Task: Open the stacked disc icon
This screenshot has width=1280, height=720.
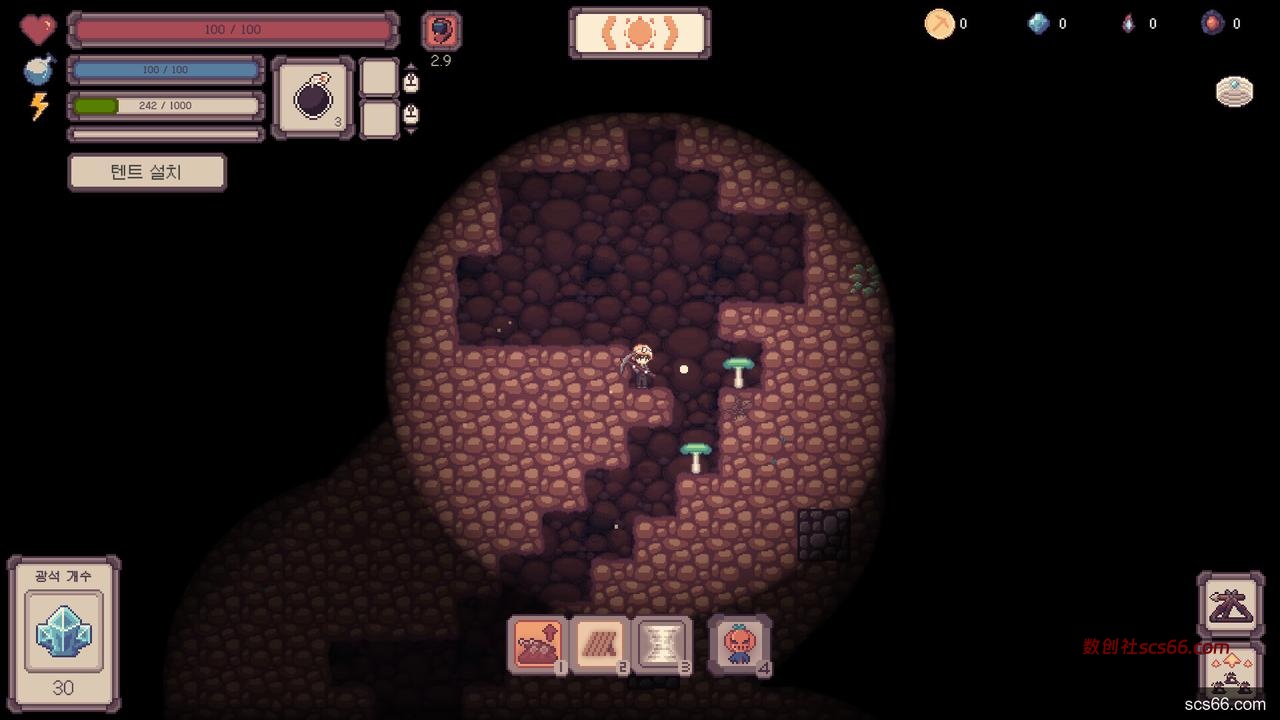Action: pos(1234,92)
